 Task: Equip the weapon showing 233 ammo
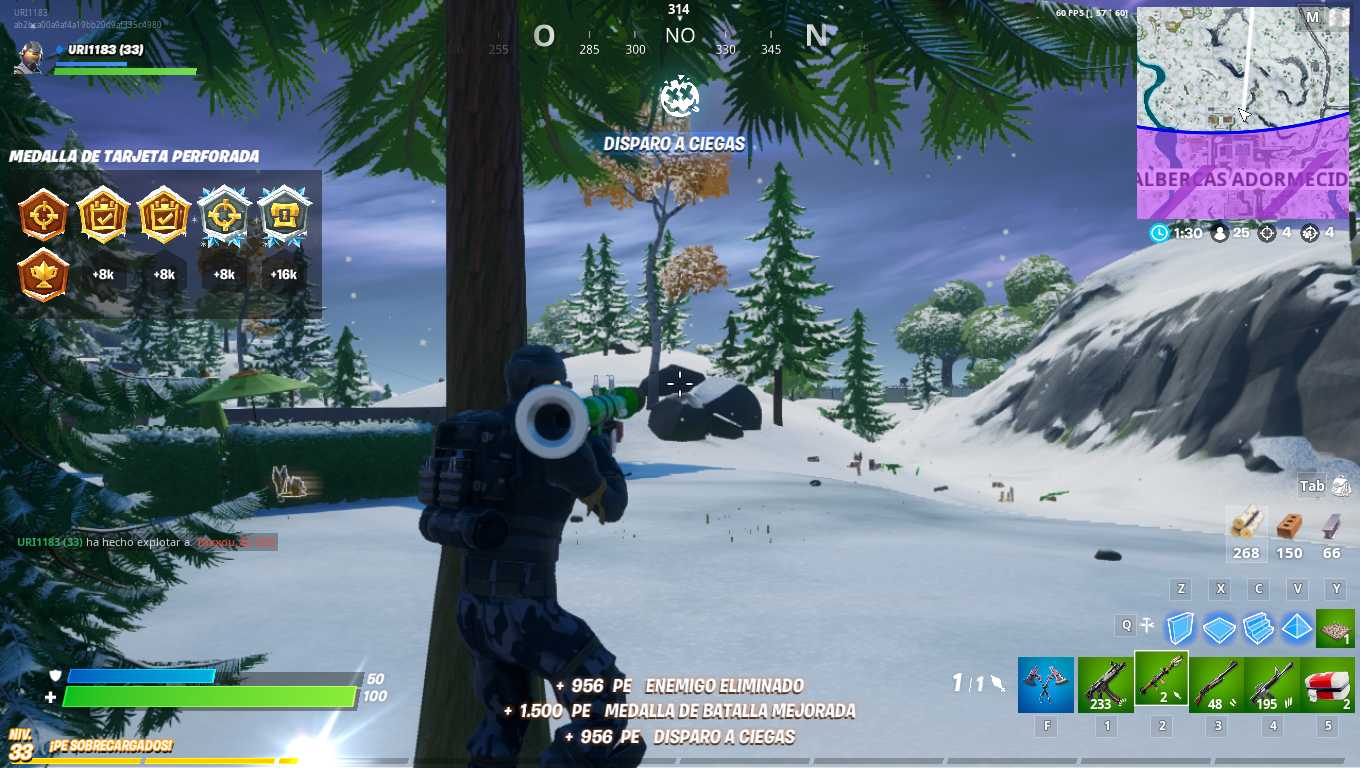coord(1105,685)
